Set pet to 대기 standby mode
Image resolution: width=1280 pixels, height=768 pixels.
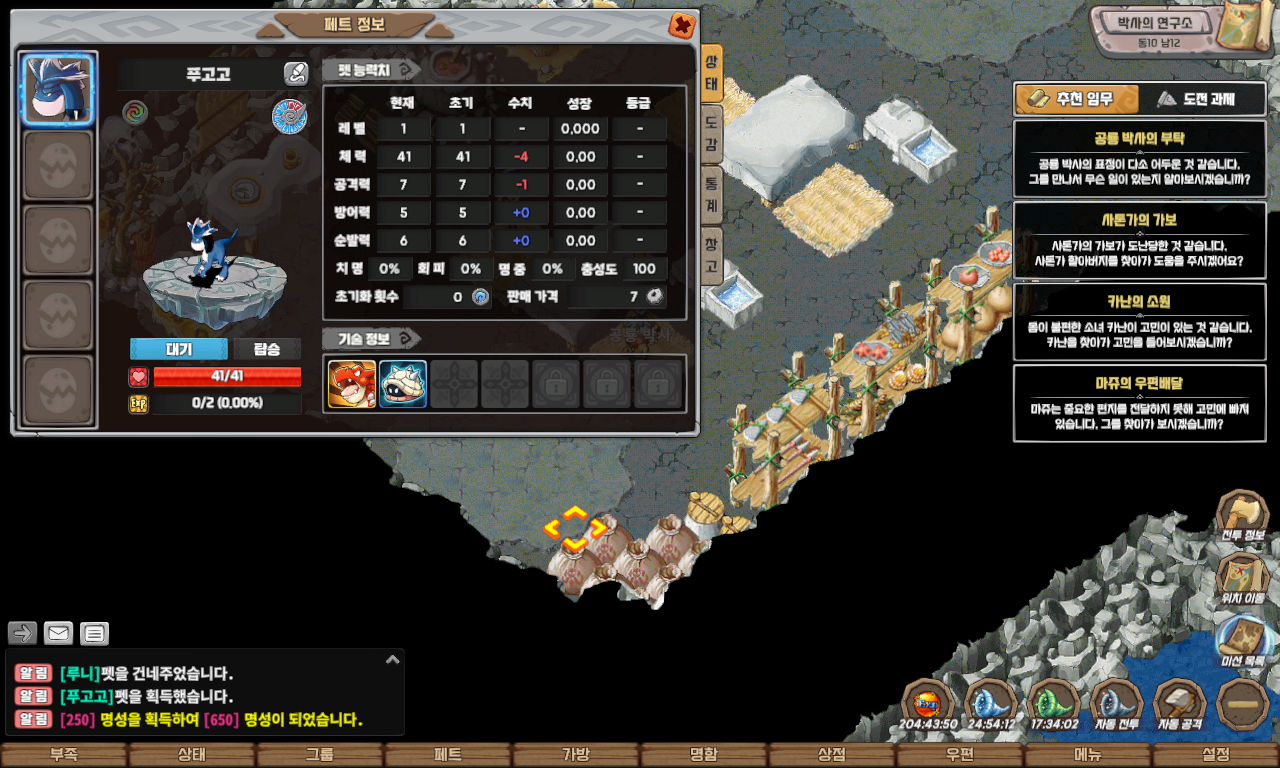[x=179, y=349]
